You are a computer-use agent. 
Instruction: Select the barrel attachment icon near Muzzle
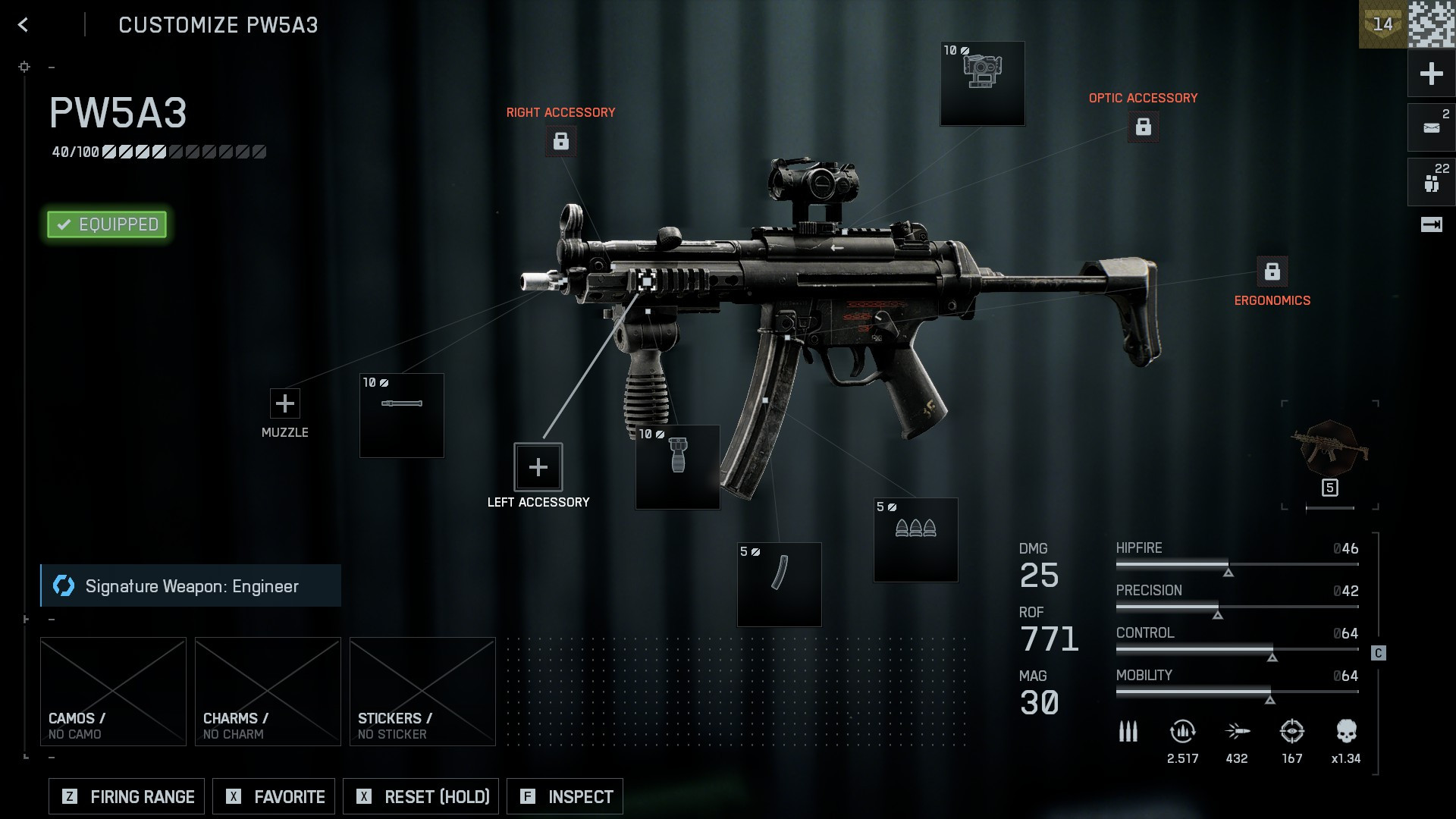(401, 416)
